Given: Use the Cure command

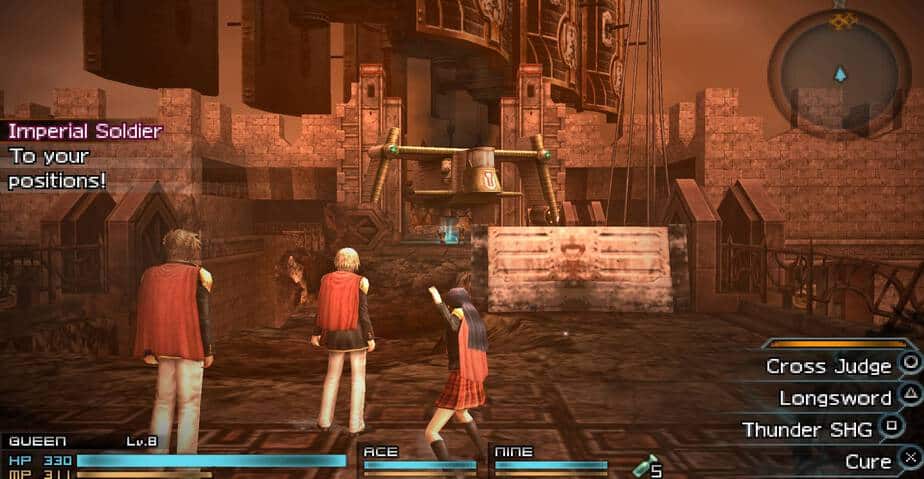Looking at the screenshot, I should [x=867, y=461].
